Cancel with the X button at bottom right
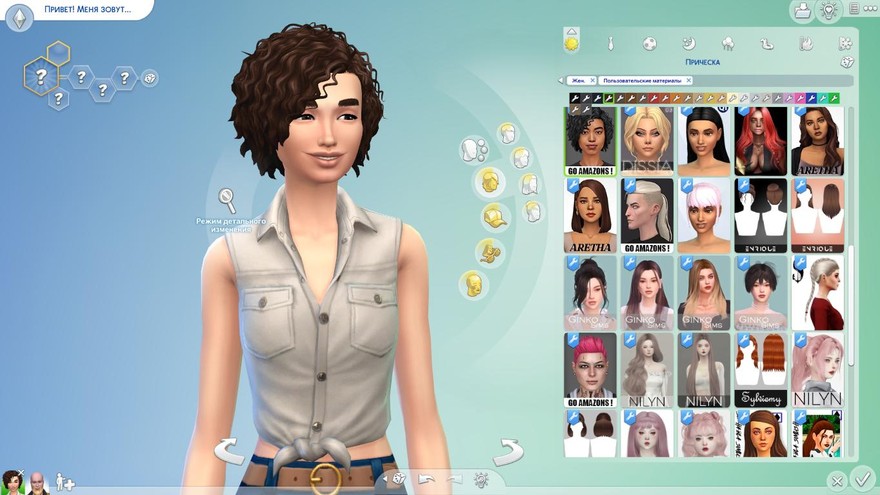Image resolution: width=880 pixels, height=495 pixels. (838, 480)
